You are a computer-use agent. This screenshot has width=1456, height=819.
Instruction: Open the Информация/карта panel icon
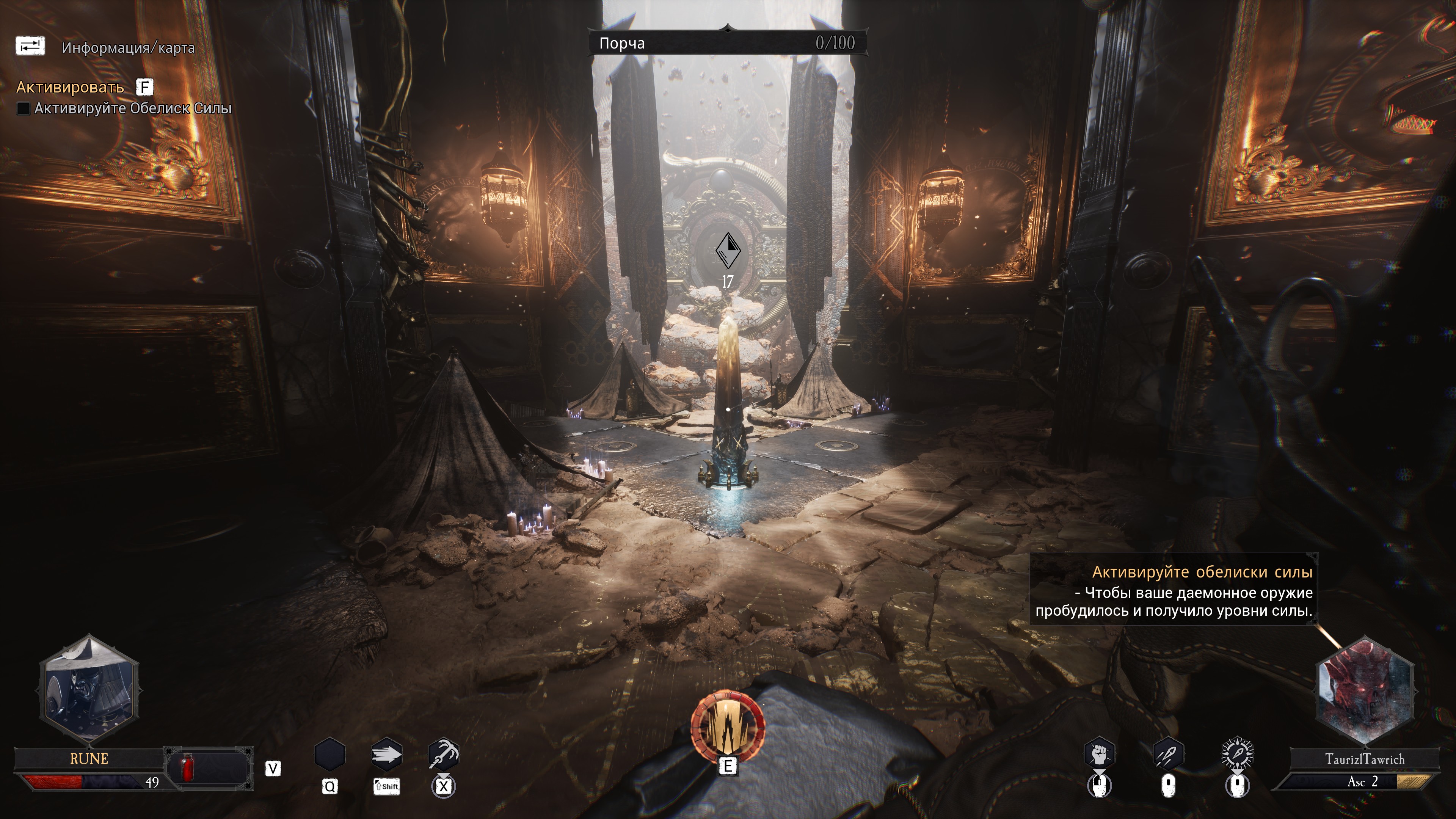click(30, 46)
